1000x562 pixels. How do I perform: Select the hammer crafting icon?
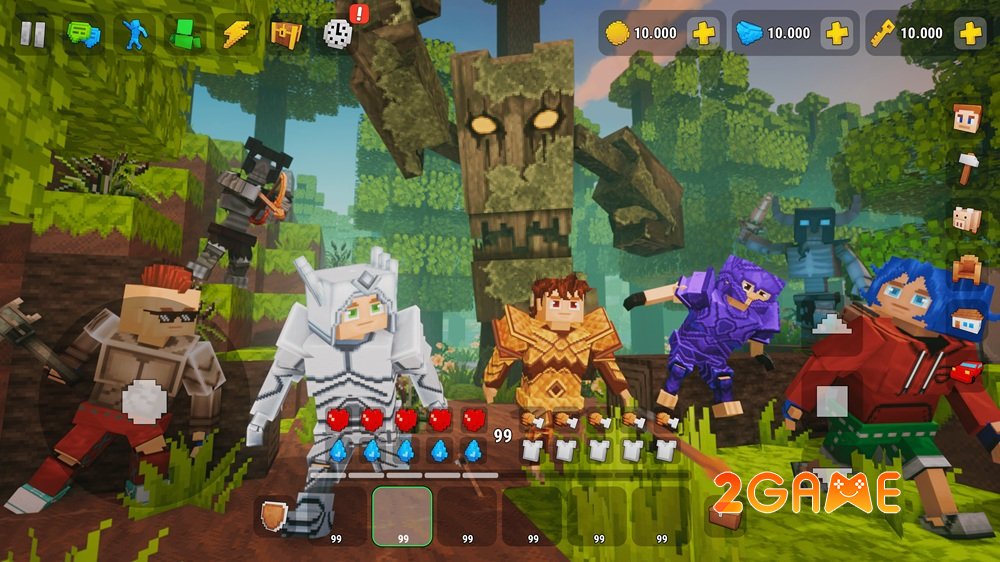coord(966,169)
